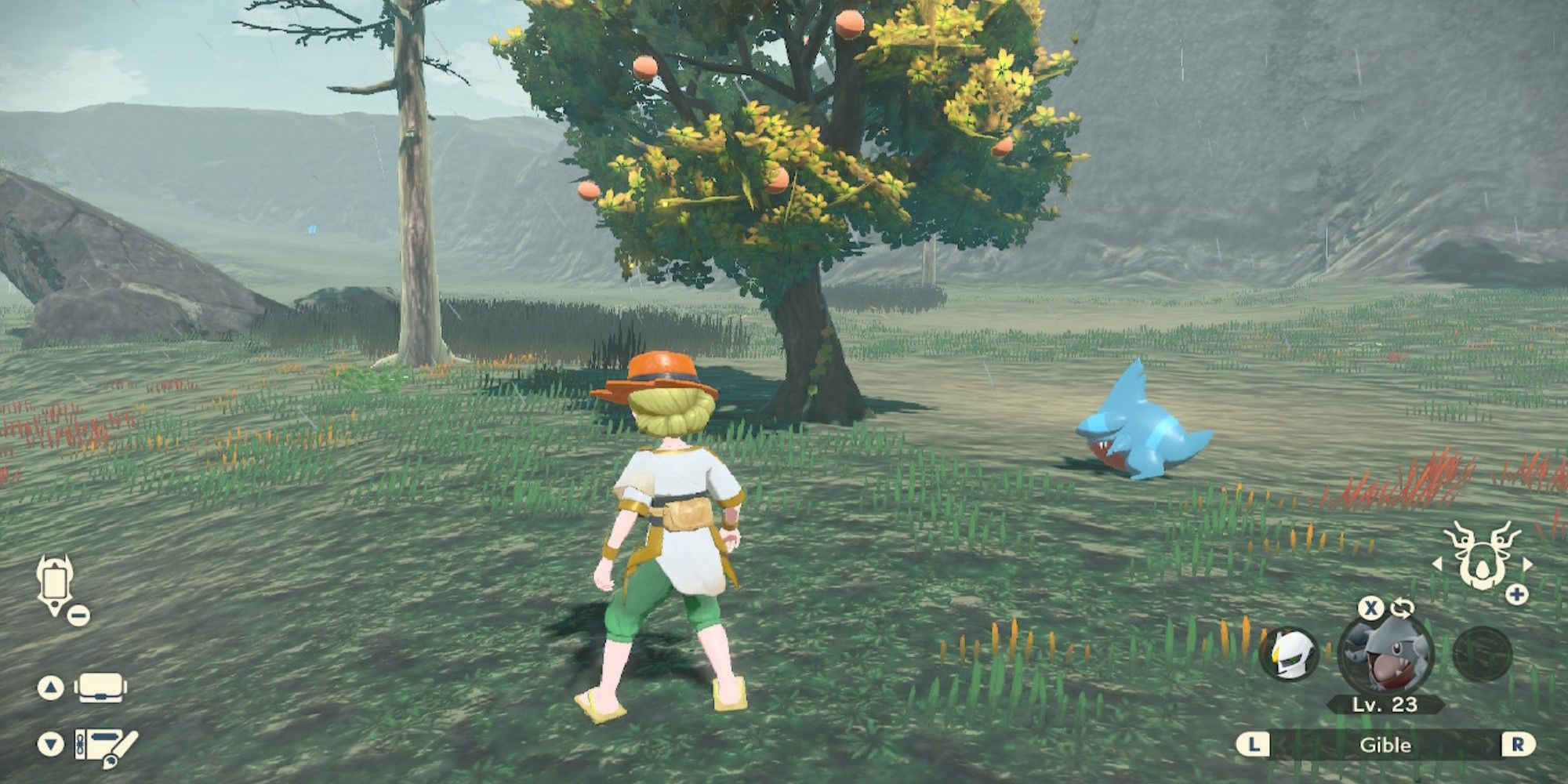
Task: Open the Arc Phone map icon
Action: 54,583
